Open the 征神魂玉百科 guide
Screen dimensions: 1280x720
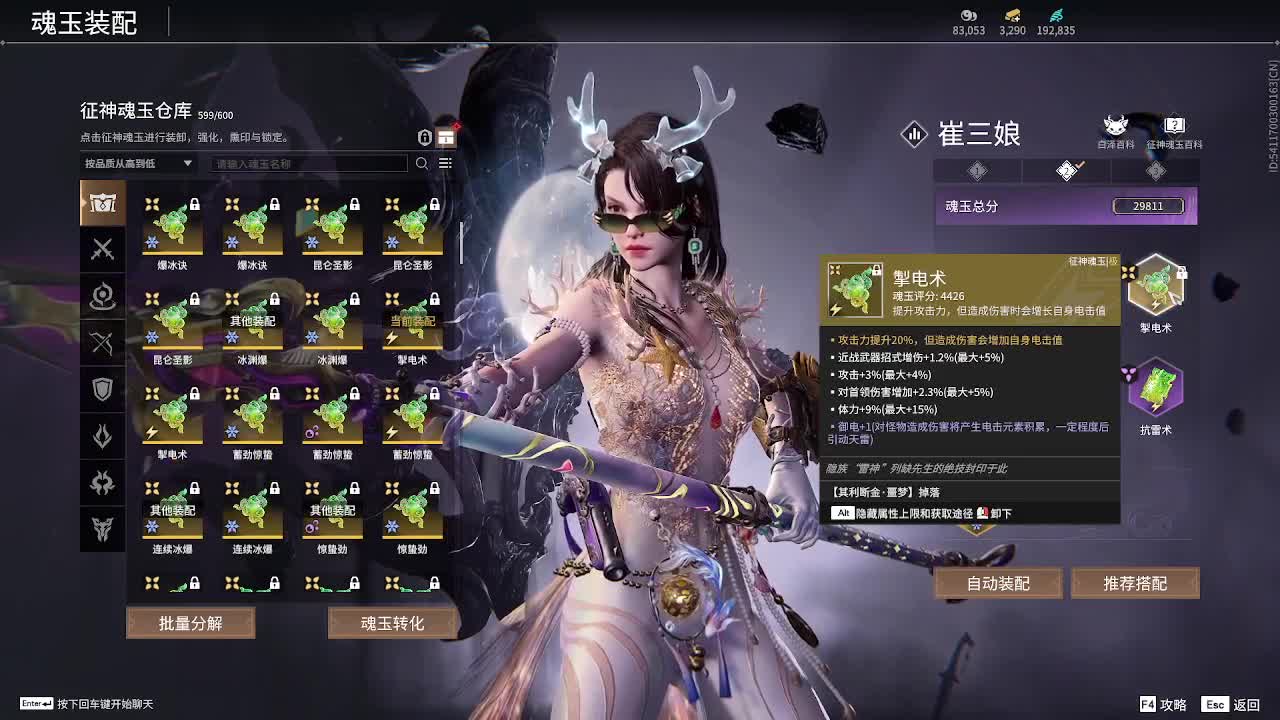pyautogui.click(x=1174, y=131)
